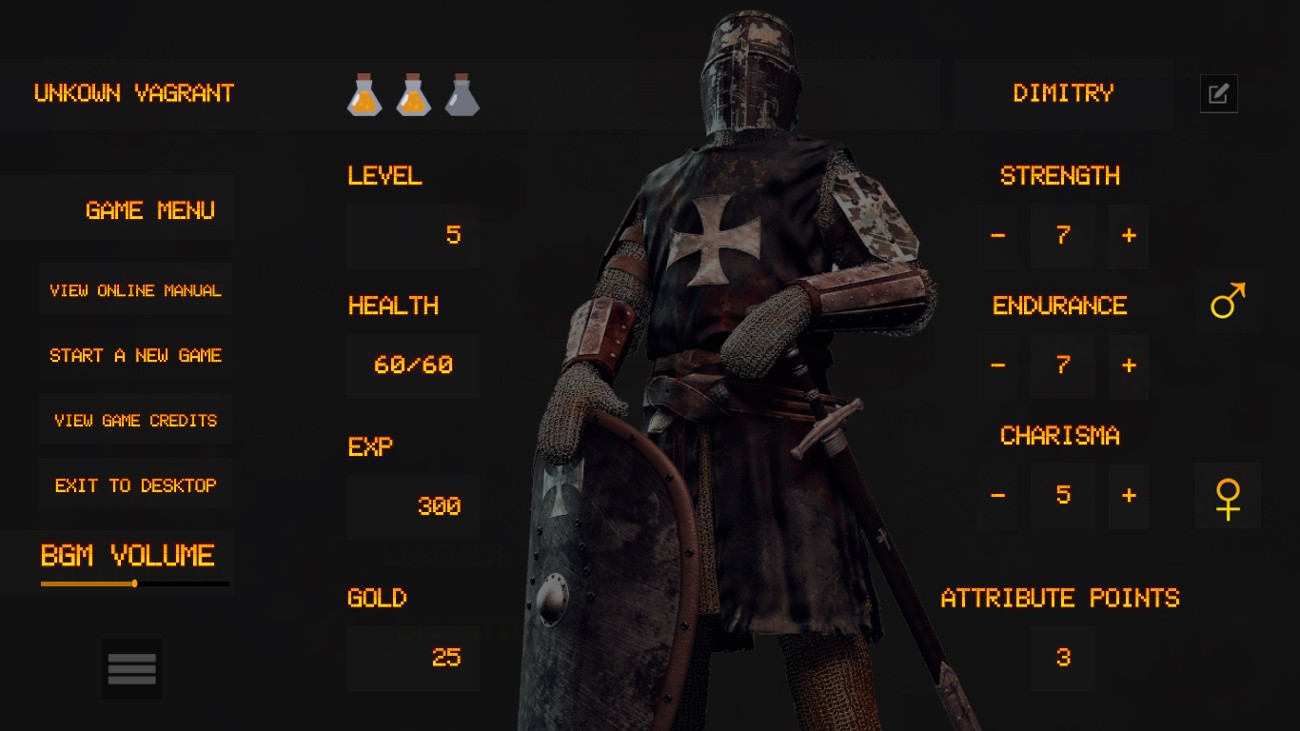
Task: Select the male gender symbol
Action: [1227, 301]
